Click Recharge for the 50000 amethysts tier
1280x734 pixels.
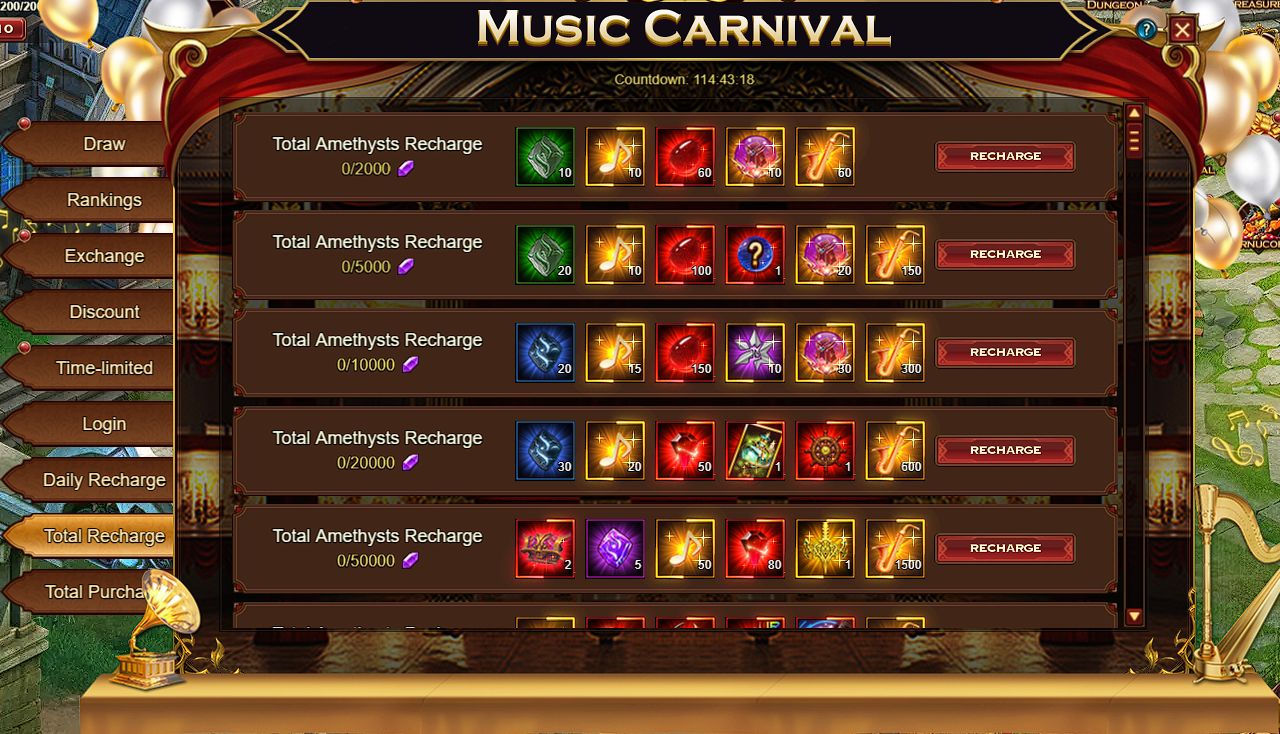[x=1005, y=548]
